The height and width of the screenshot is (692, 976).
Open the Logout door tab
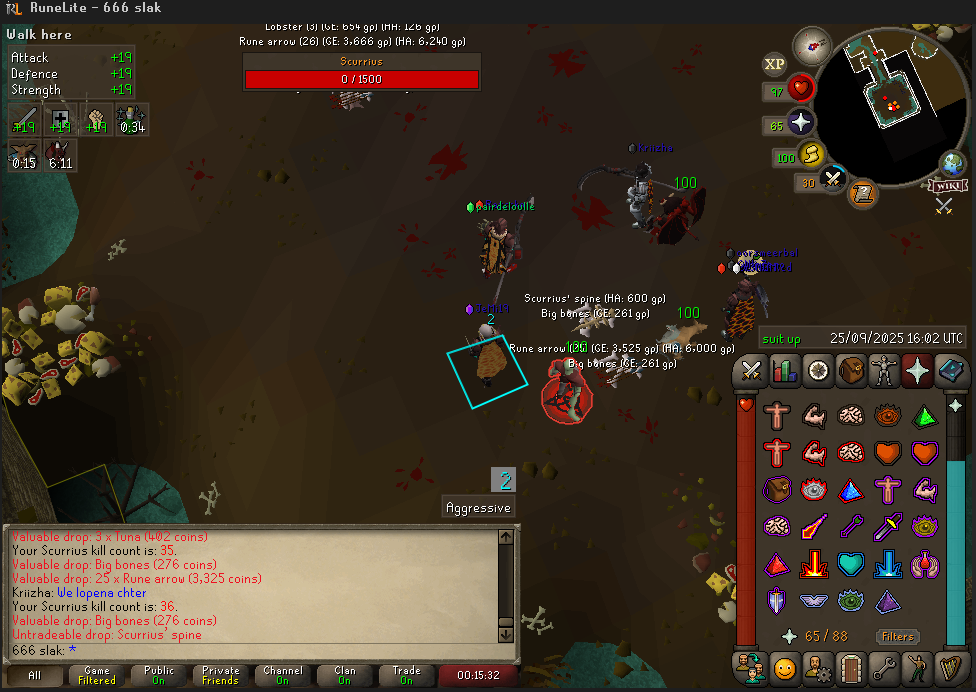point(851,667)
